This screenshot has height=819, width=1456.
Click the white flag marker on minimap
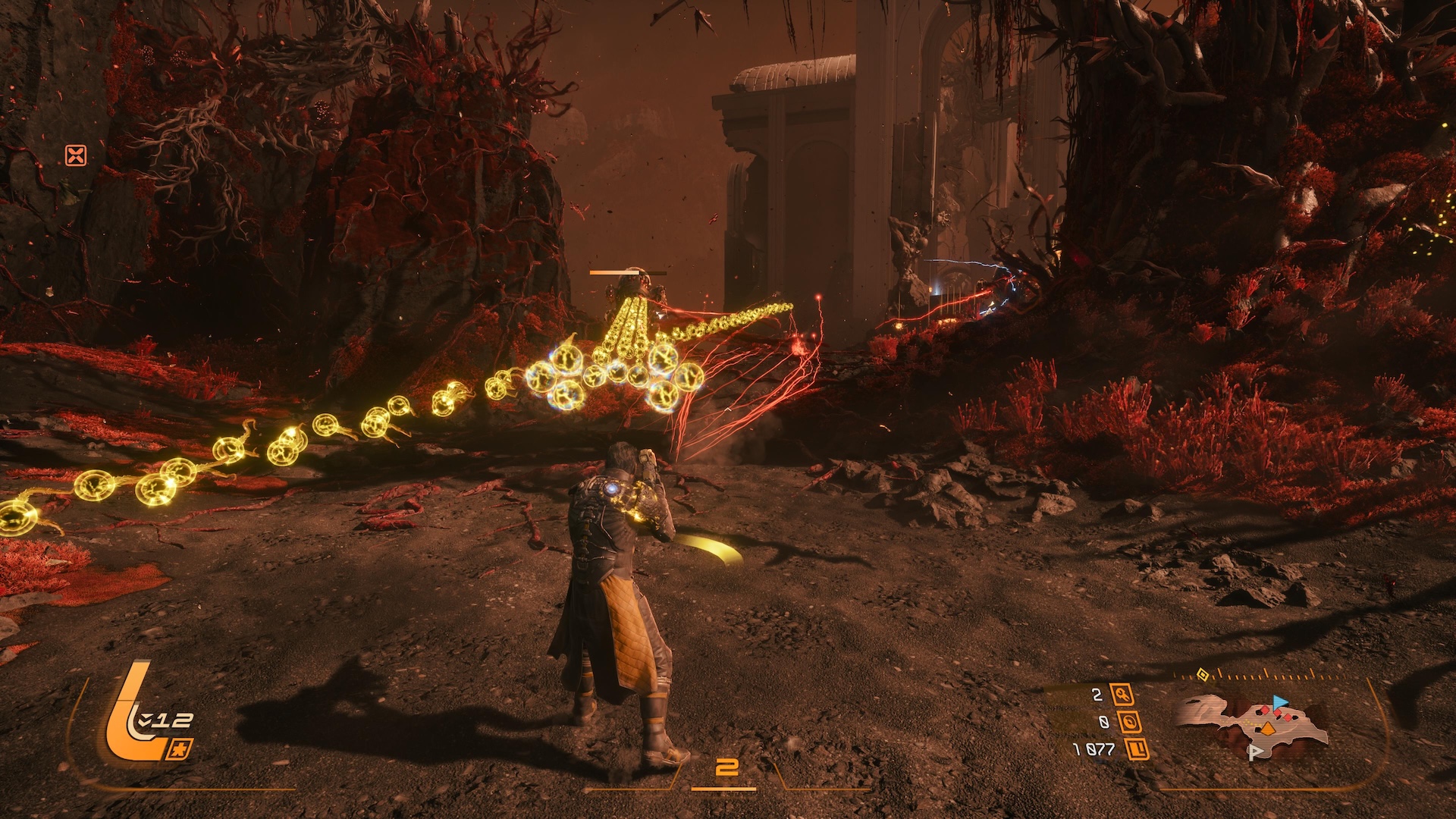(1254, 752)
